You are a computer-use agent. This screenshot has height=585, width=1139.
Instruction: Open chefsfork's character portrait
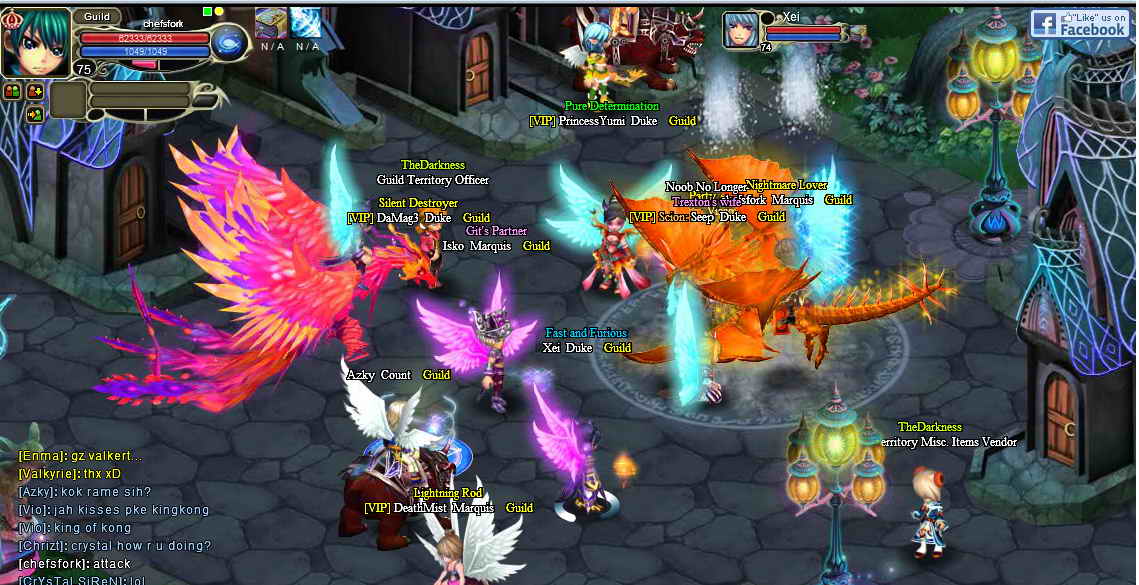(x=36, y=42)
